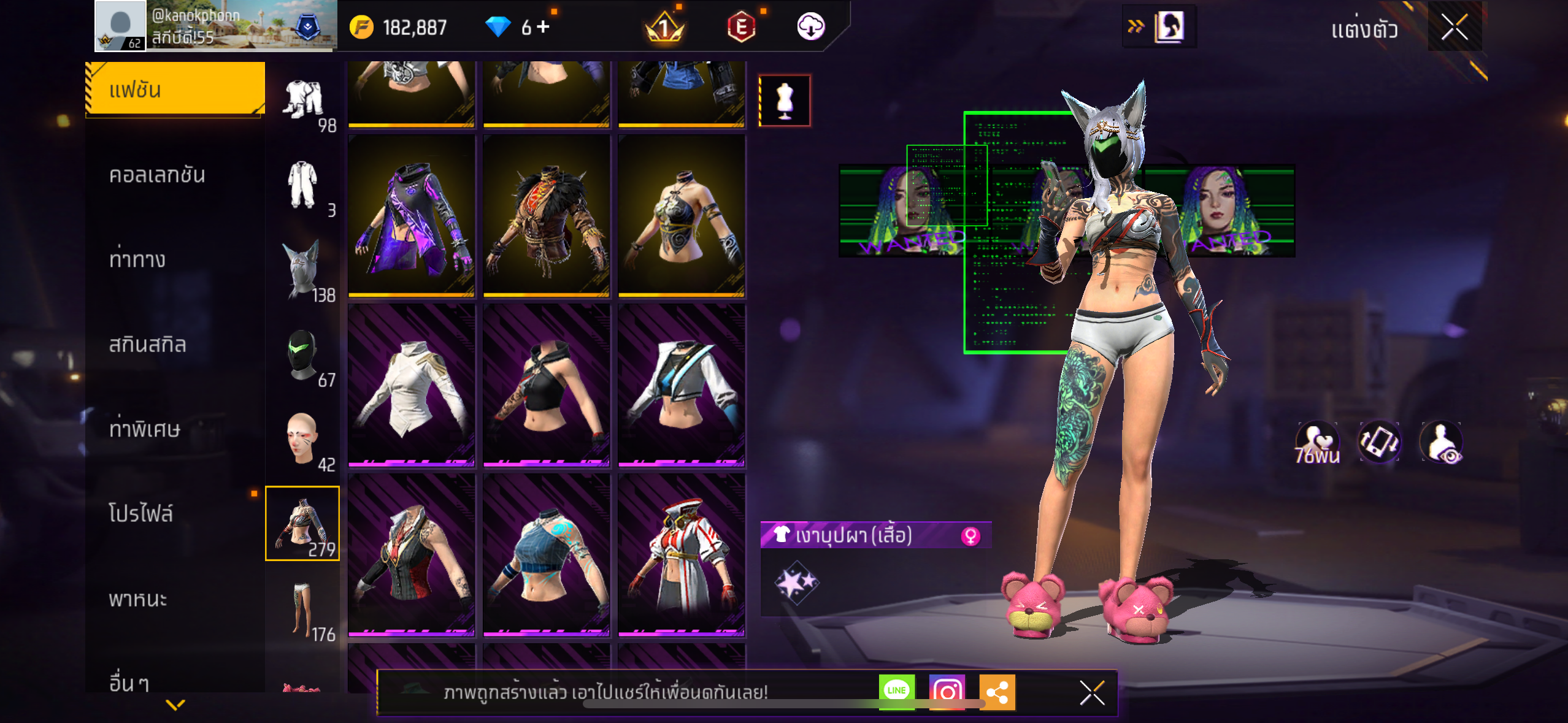Close the แต่งตัว dress-up screen

[1454, 27]
